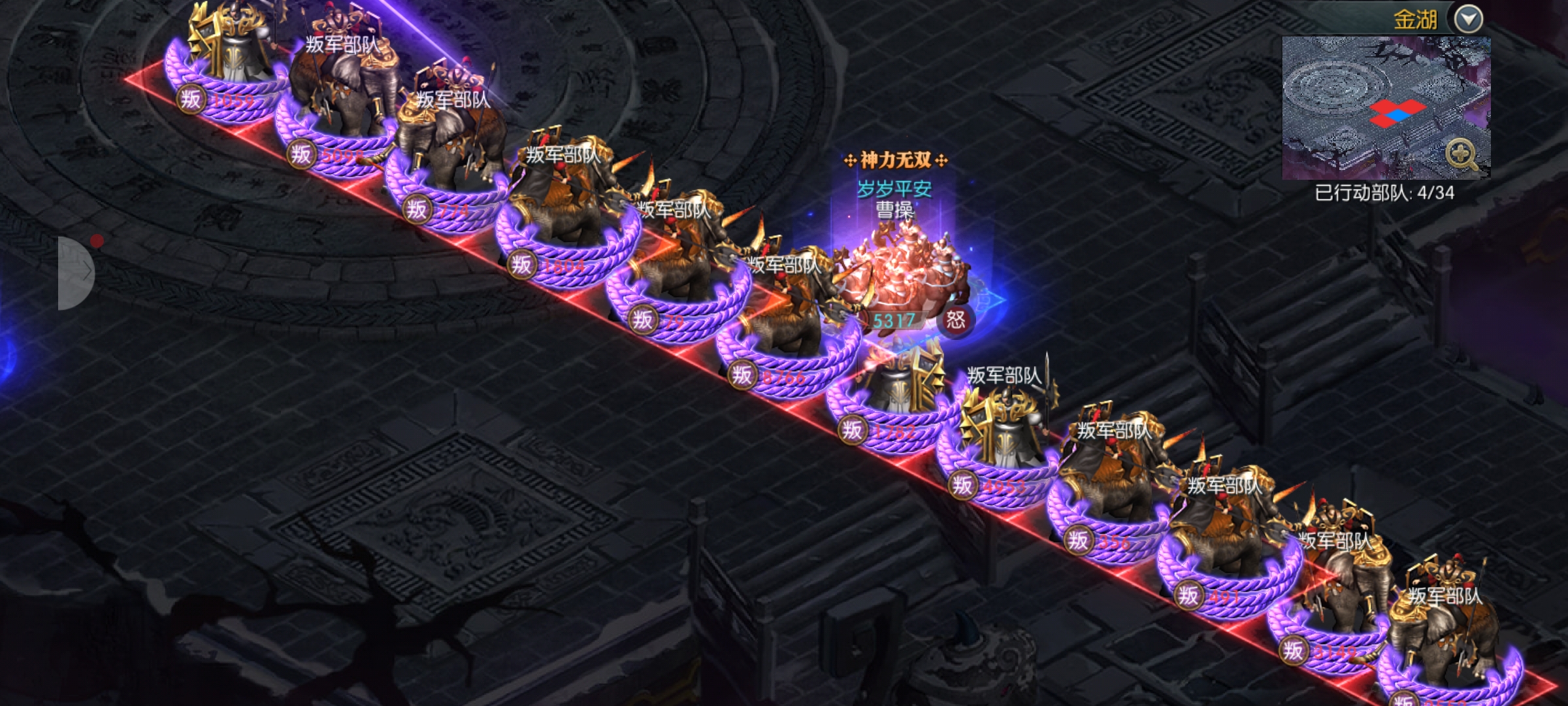Image resolution: width=1568 pixels, height=706 pixels.
Task: Expand the half-circle side panel tab
Action: point(75,273)
